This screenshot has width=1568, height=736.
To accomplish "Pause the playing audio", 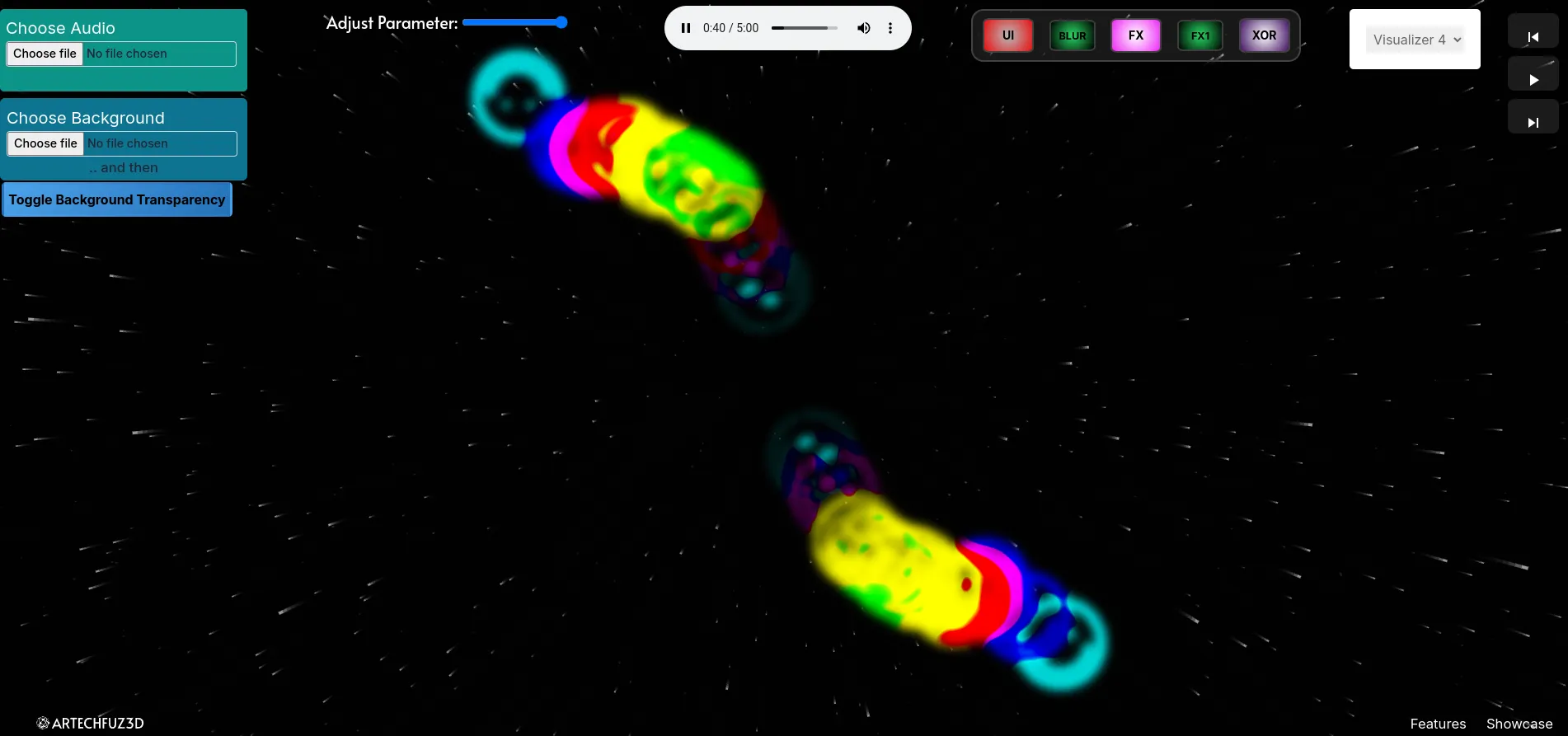I will coord(685,27).
